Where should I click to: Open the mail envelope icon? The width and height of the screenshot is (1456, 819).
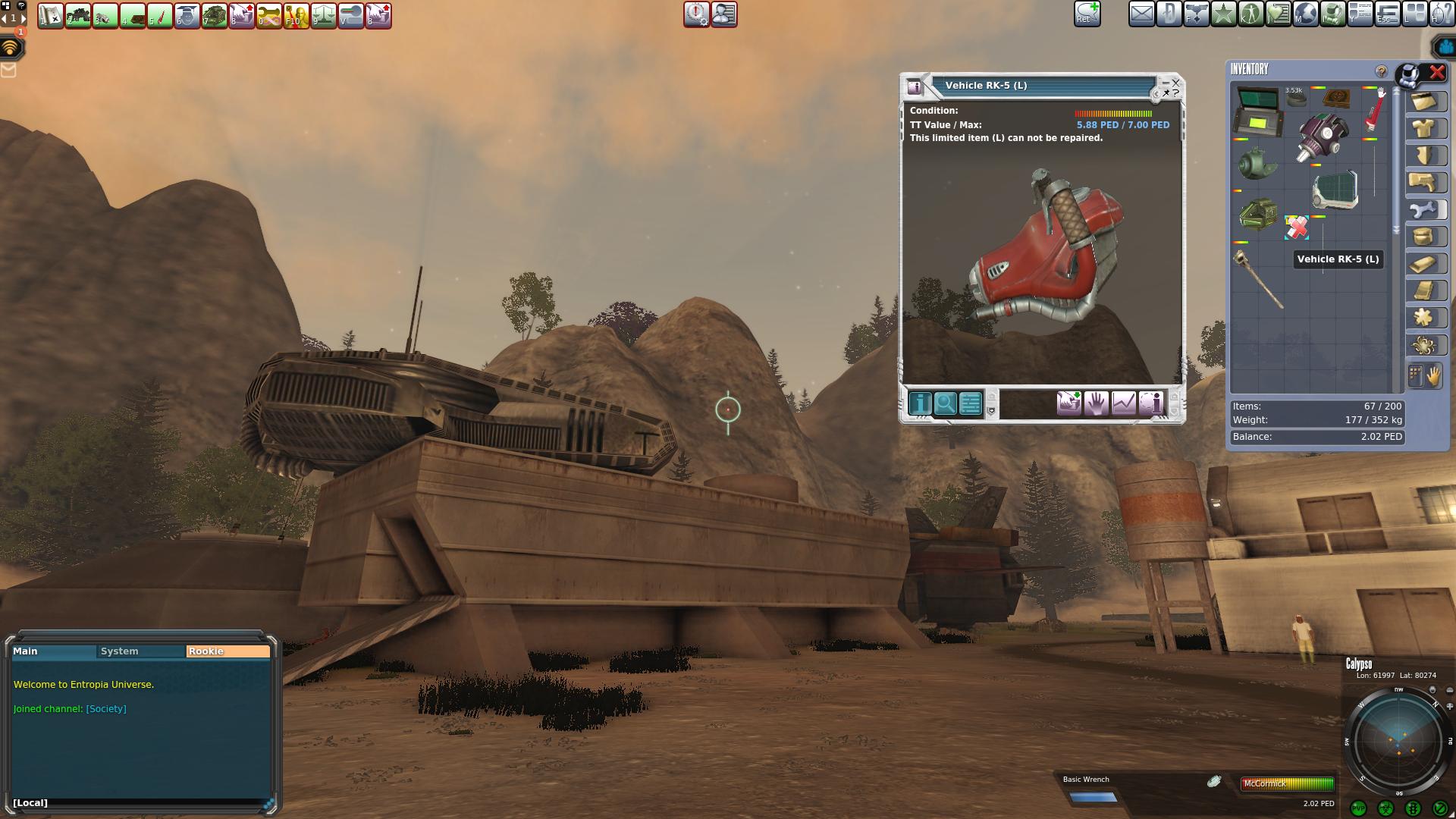point(1141,14)
